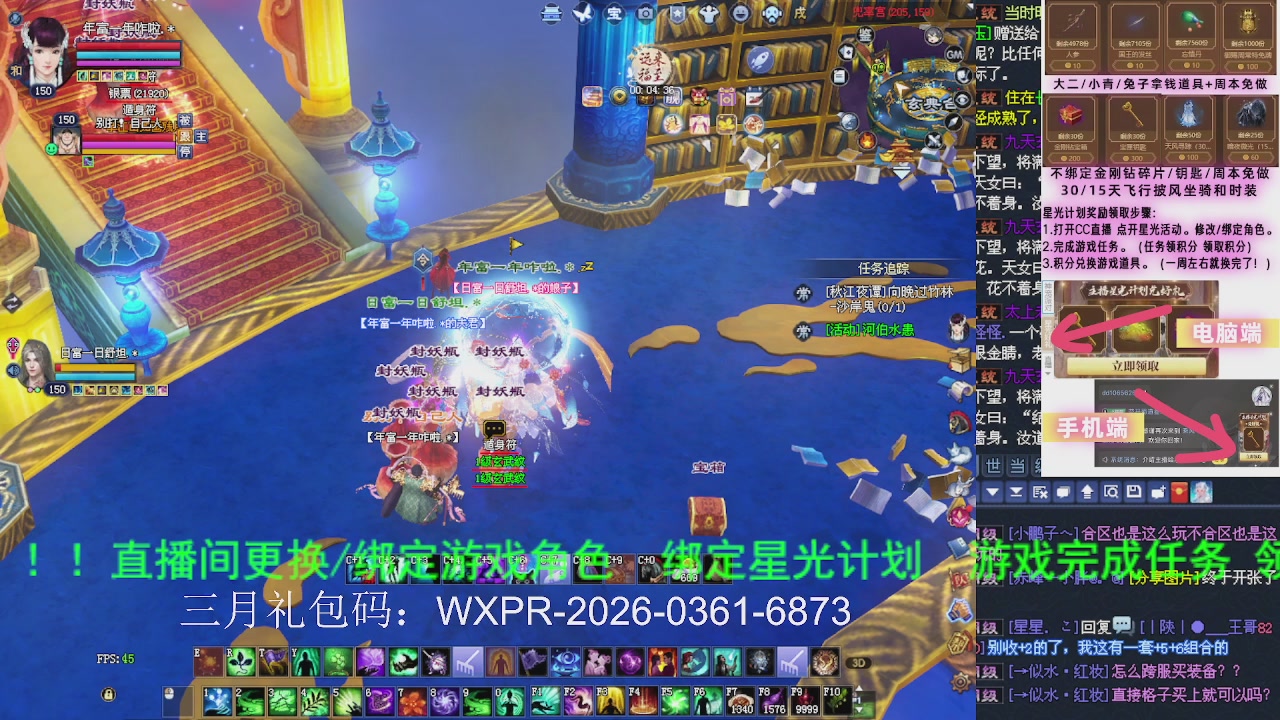Collapse chat with double-chevron icon
This screenshot has width=1280, height=720.
coord(1016,493)
